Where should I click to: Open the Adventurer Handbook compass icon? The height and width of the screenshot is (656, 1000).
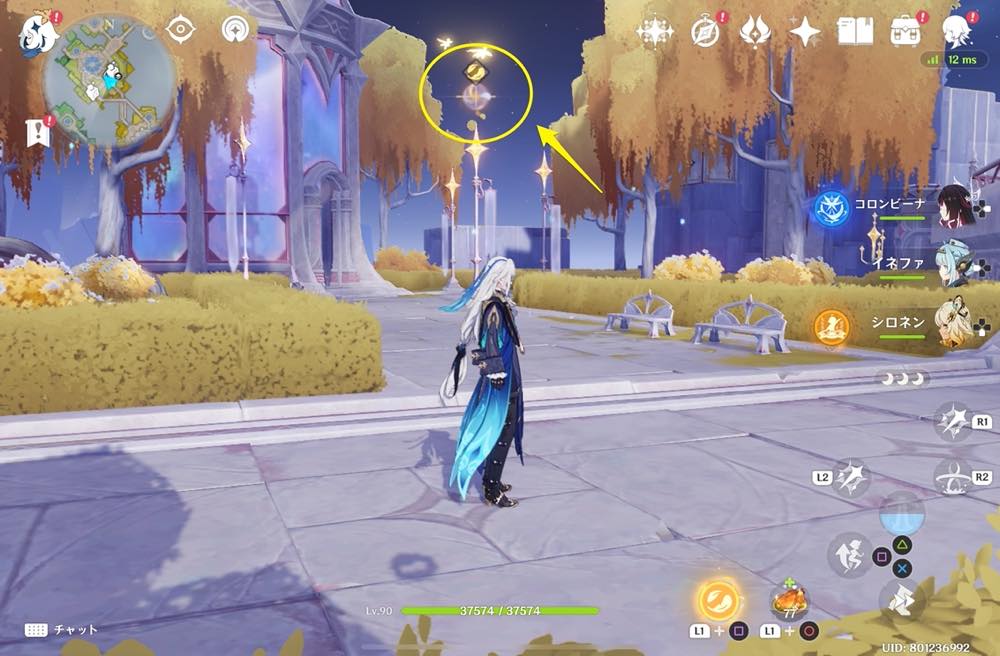point(705,32)
